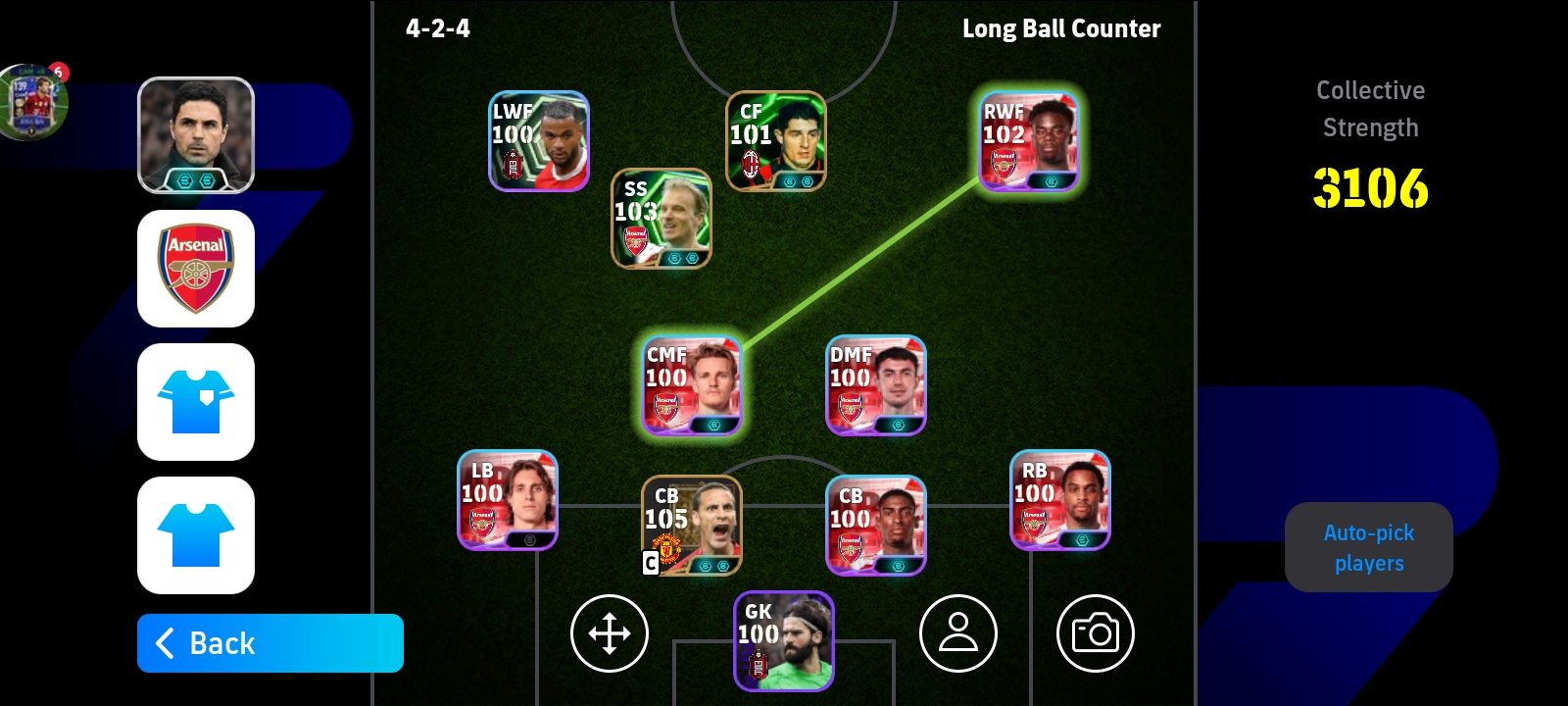Pick the captain CB 105 player card
This screenshot has height=706, width=1568.
pyautogui.click(x=692, y=526)
